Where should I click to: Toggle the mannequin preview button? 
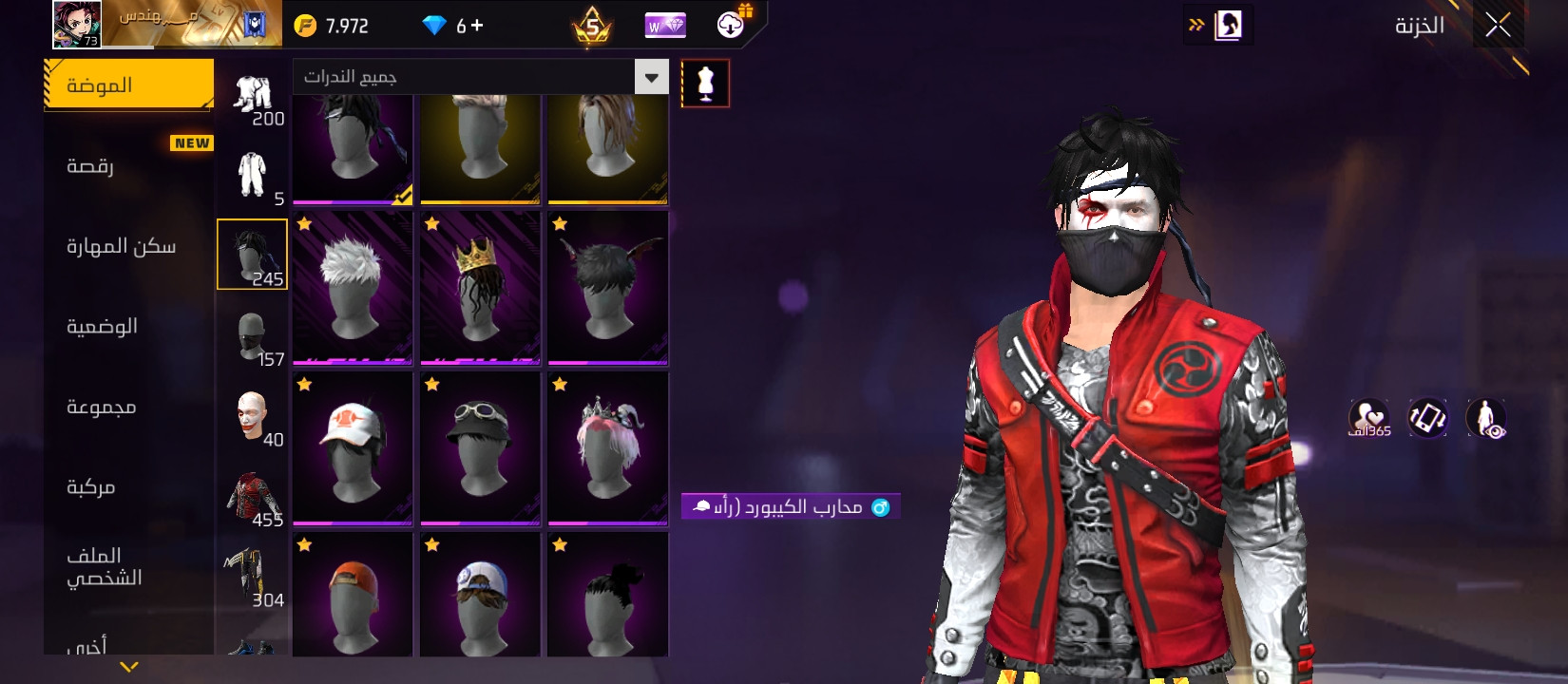pos(705,84)
